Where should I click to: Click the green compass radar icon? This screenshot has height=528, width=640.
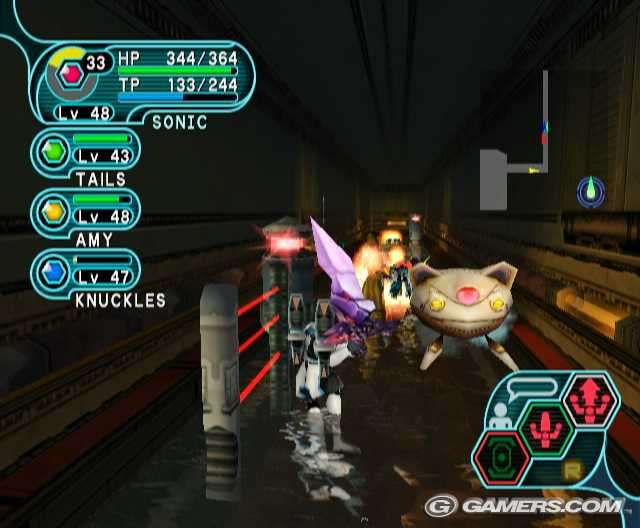(591, 190)
